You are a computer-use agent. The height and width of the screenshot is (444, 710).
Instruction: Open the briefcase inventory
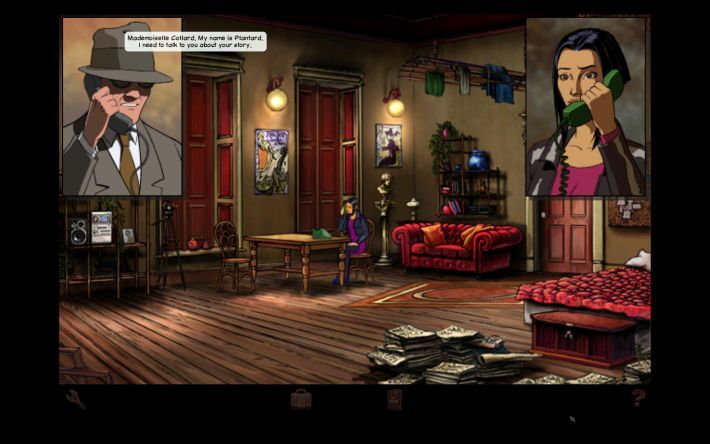tap(301, 399)
